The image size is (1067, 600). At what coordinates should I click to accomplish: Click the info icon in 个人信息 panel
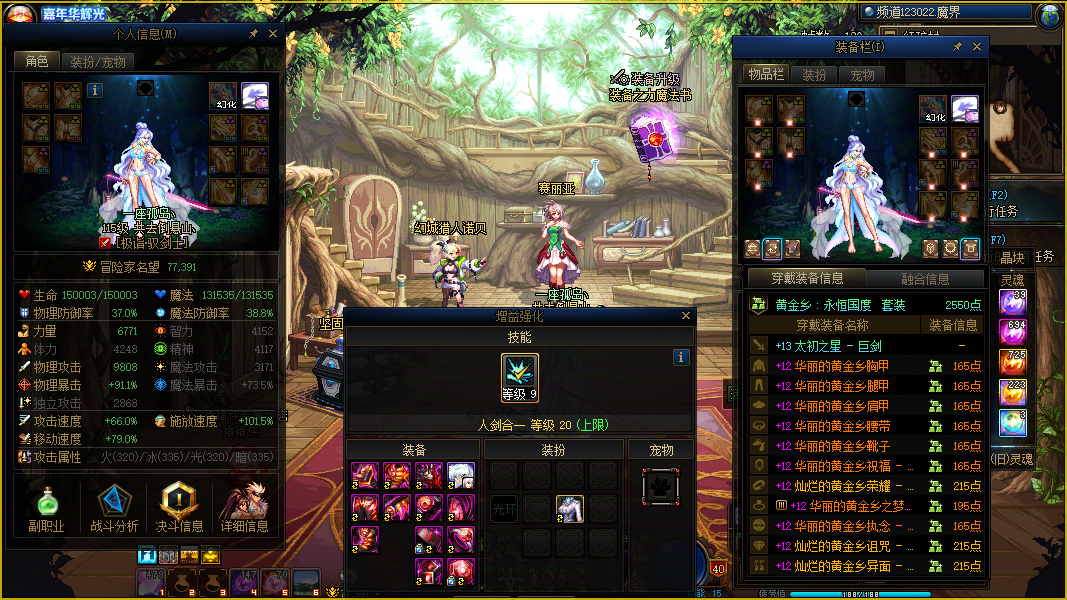(x=95, y=90)
